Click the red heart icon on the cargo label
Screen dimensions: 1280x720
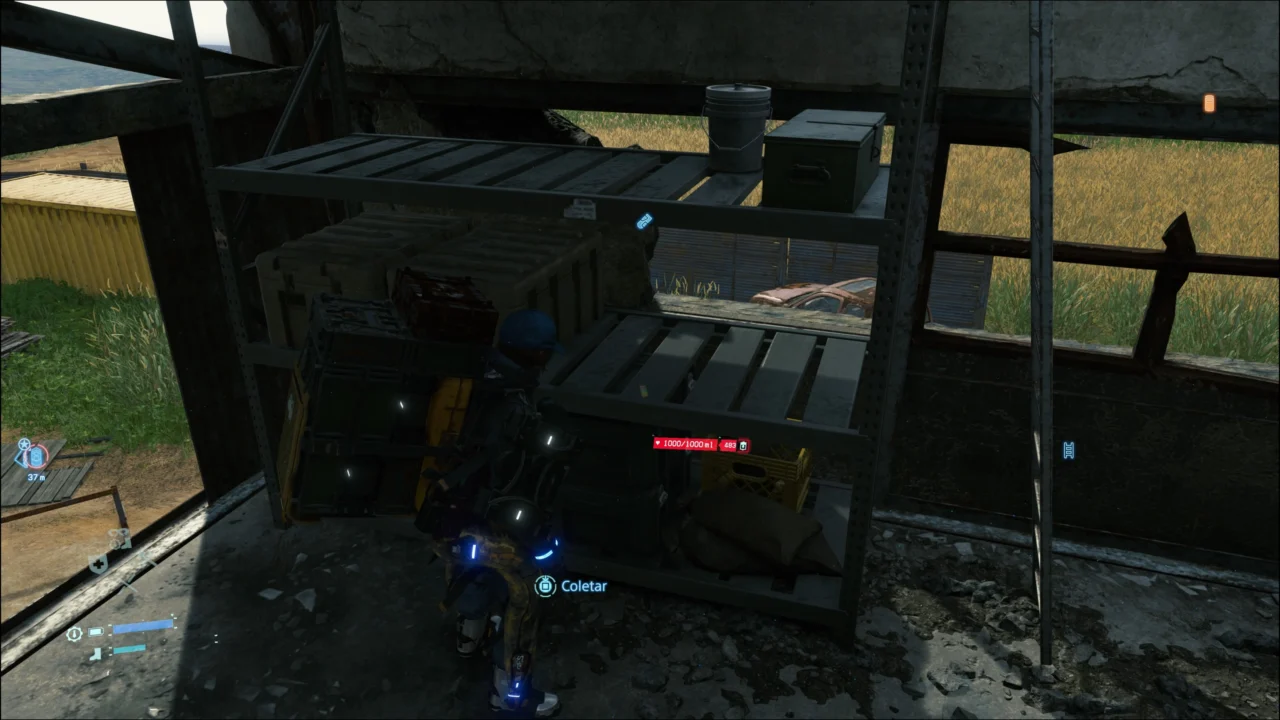658,443
